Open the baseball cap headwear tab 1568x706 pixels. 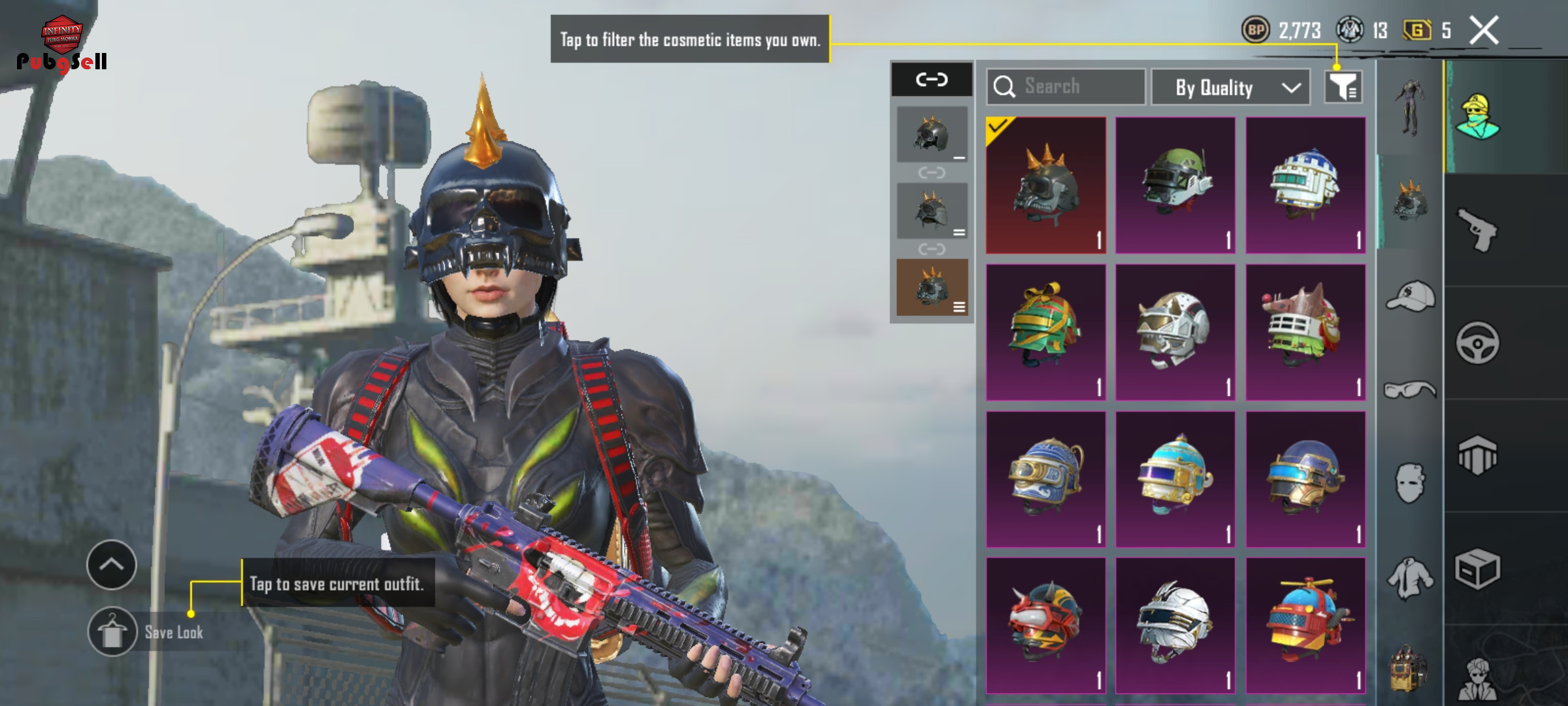click(1410, 297)
